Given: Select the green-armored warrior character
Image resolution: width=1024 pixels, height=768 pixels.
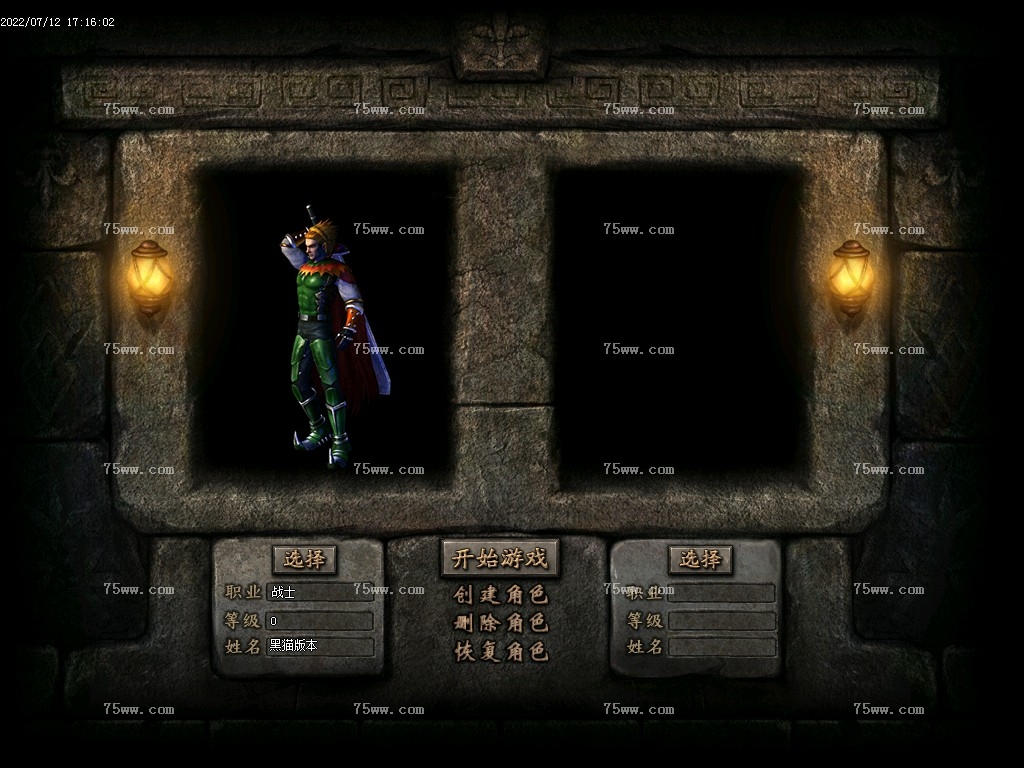Looking at the screenshot, I should tap(327, 340).
